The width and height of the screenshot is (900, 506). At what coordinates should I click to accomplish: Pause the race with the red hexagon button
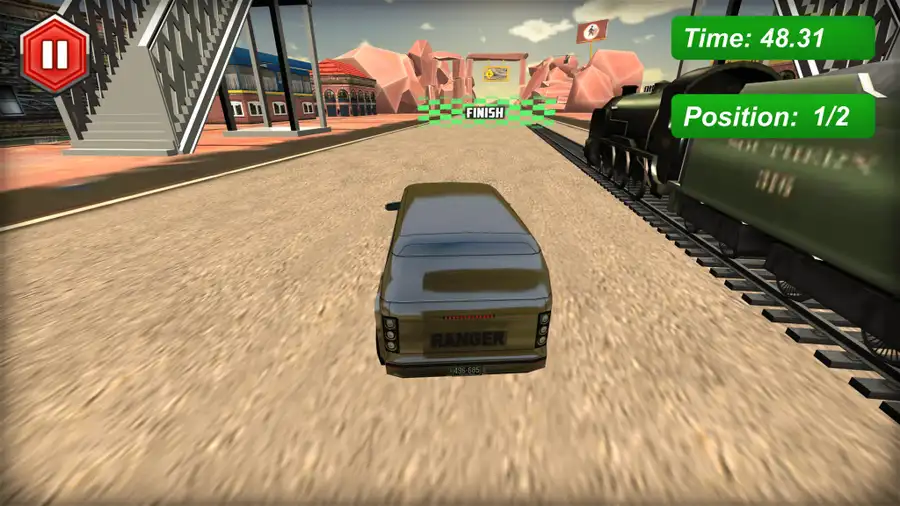pyautogui.click(x=55, y=54)
